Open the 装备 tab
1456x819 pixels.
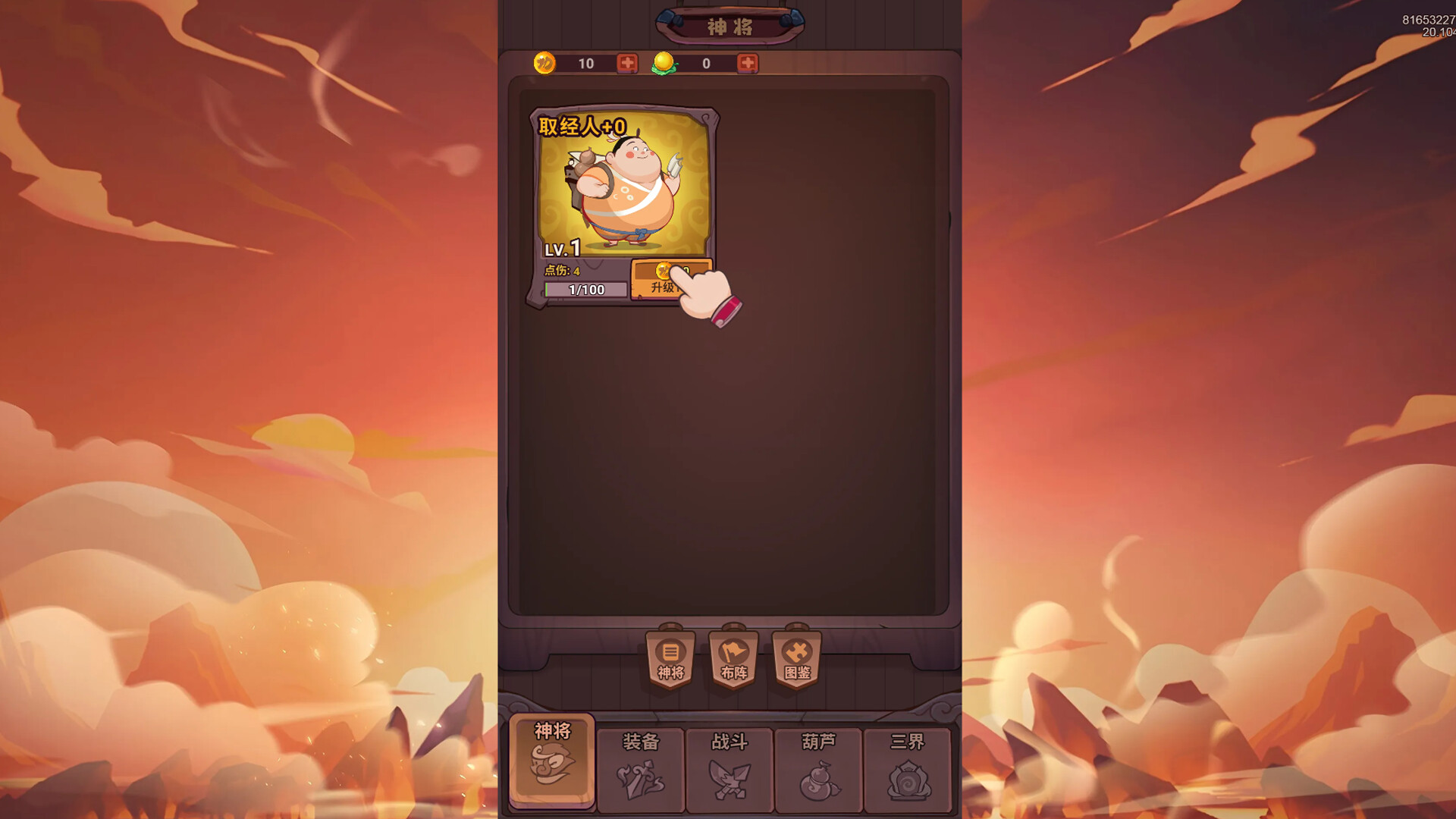click(x=641, y=768)
